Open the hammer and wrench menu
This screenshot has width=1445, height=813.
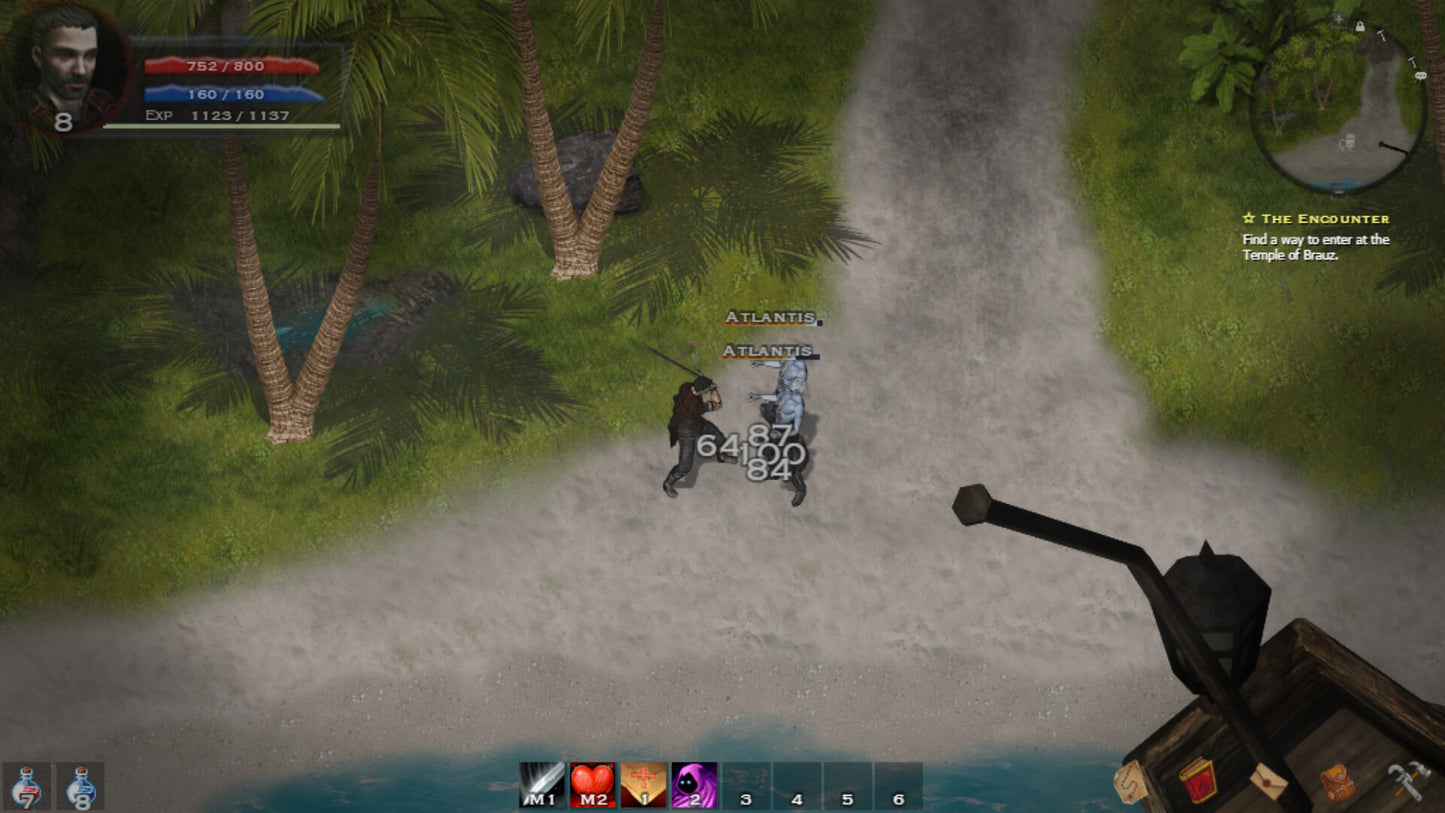click(x=1408, y=780)
